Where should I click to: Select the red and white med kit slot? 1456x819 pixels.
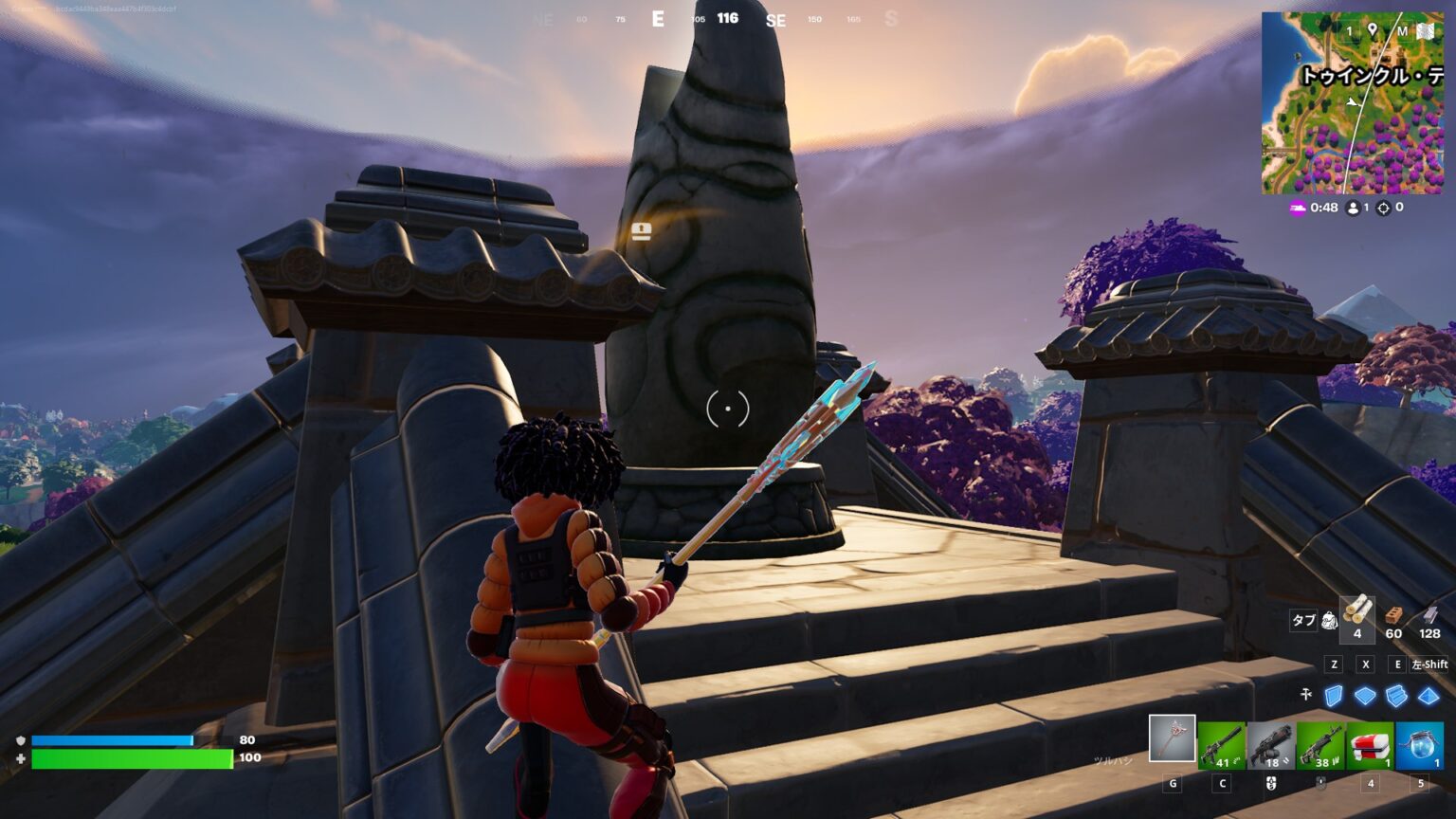(x=1370, y=745)
